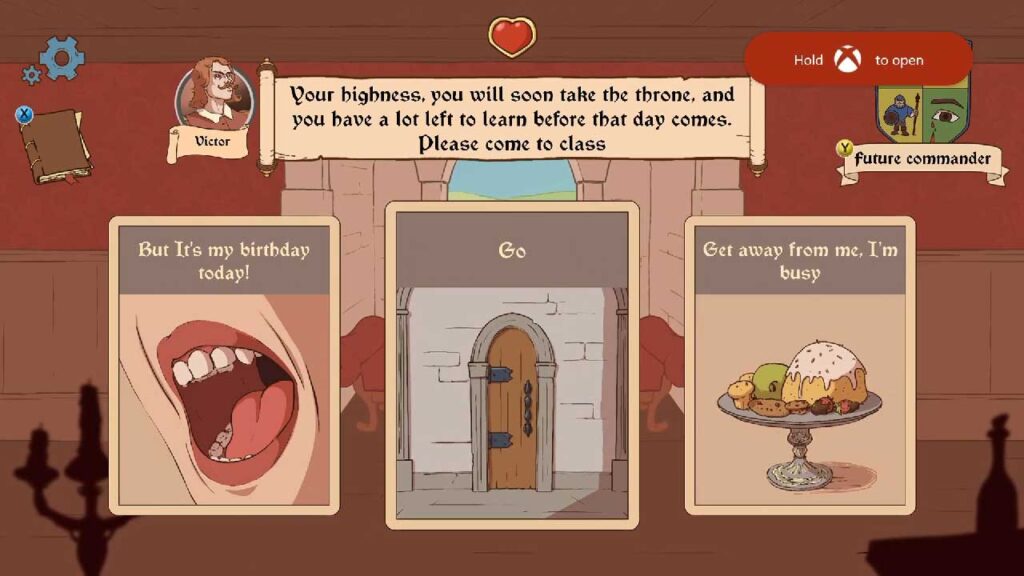Click the "Hold to open" red overlay banner

(858, 60)
